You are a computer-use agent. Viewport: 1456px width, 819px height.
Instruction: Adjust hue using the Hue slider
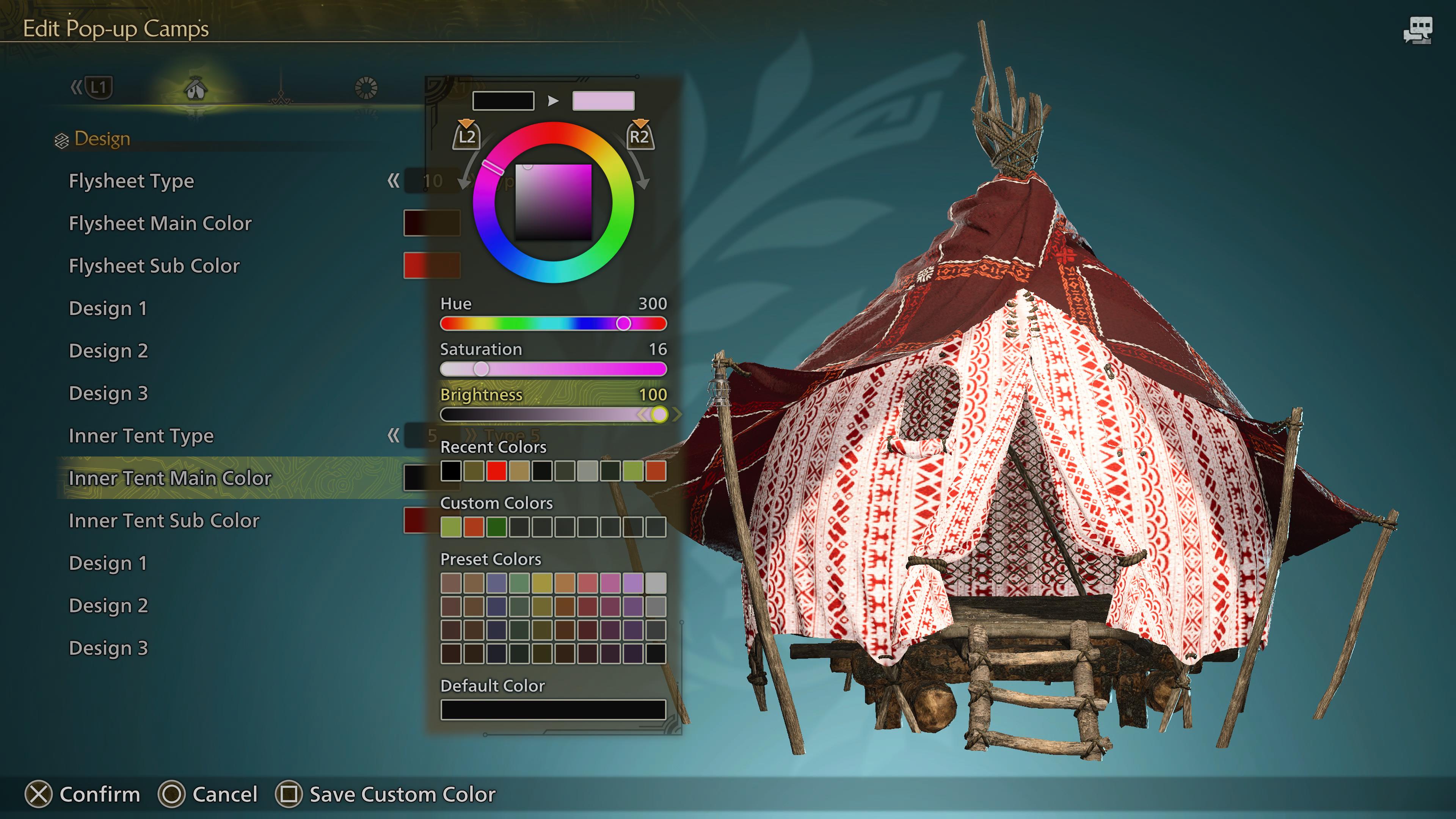[x=624, y=323]
